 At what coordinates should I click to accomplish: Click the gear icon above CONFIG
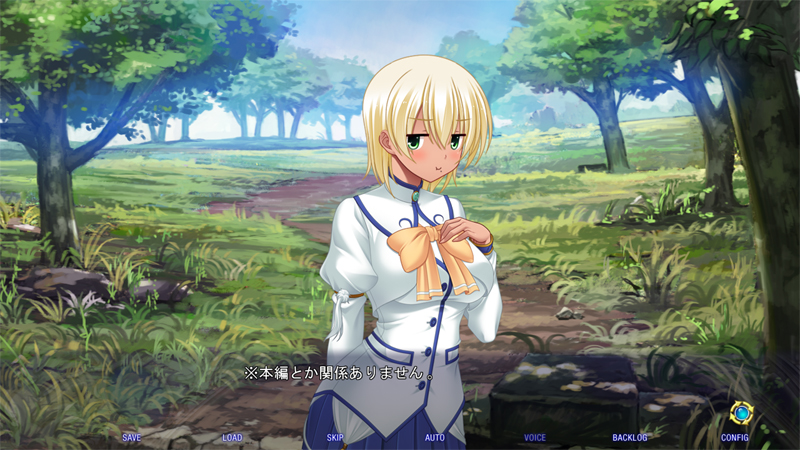[x=741, y=412]
